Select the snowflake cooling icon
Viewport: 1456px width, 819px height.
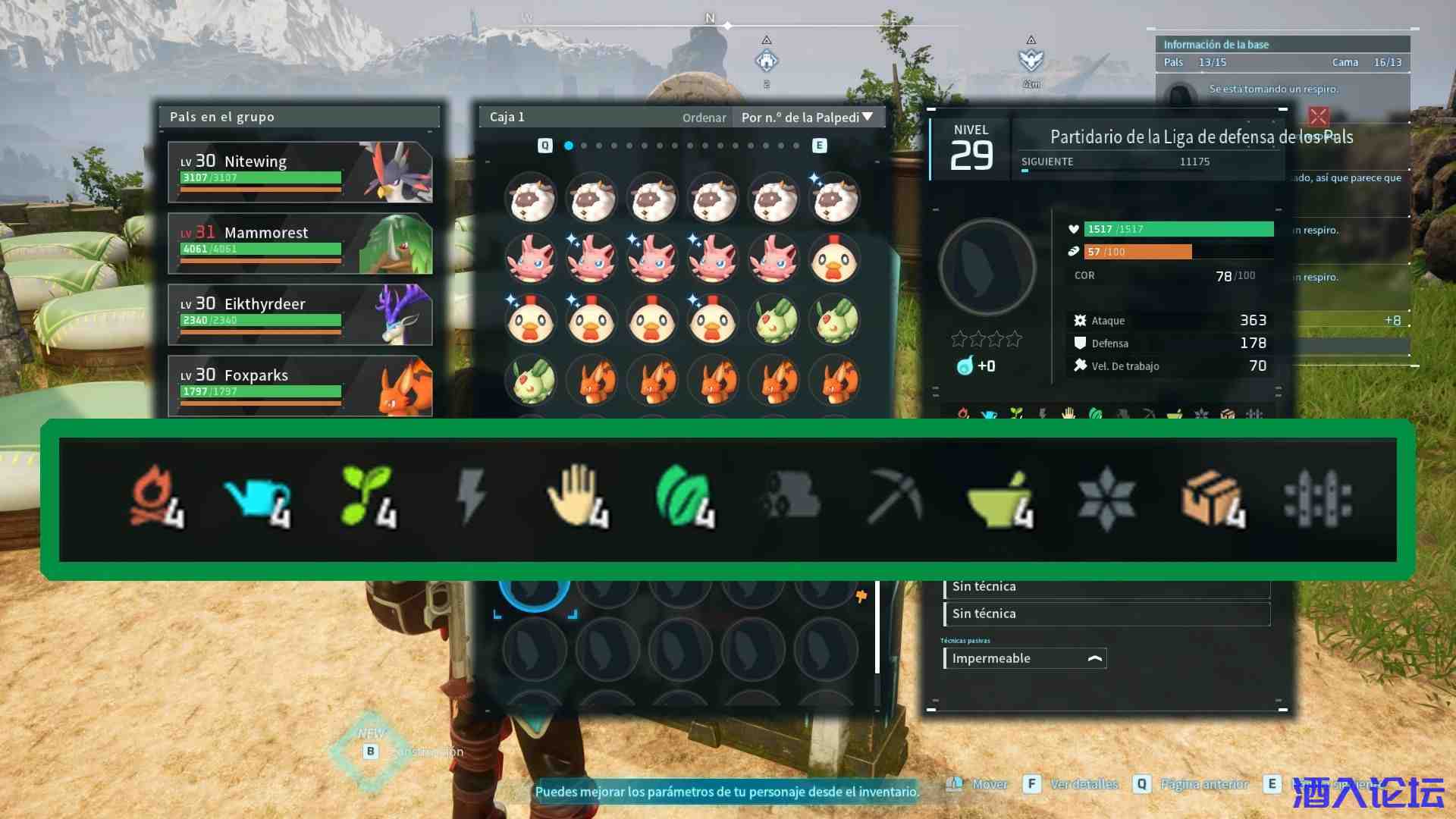click(x=1106, y=498)
